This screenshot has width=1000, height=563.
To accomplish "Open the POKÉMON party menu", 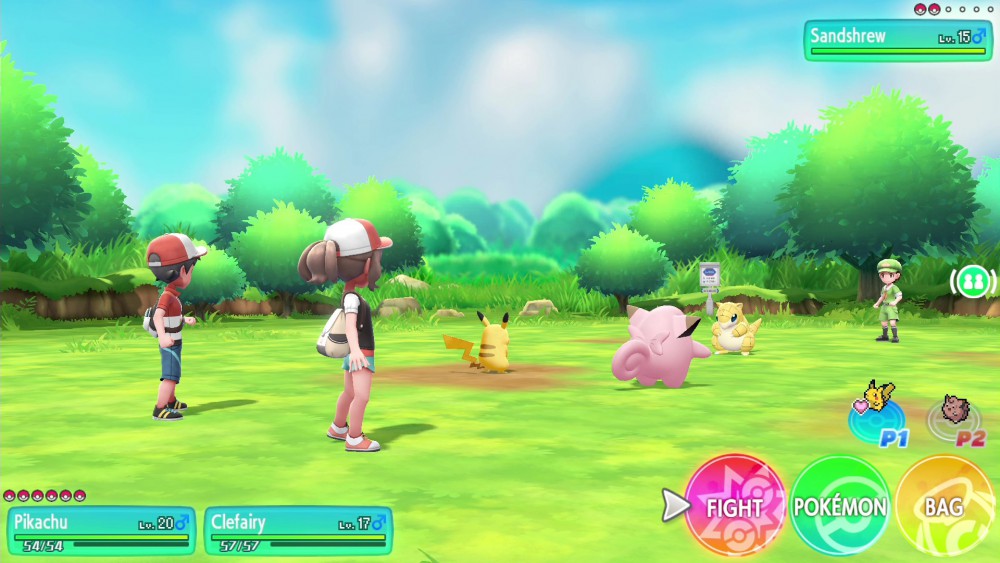I will point(840,506).
